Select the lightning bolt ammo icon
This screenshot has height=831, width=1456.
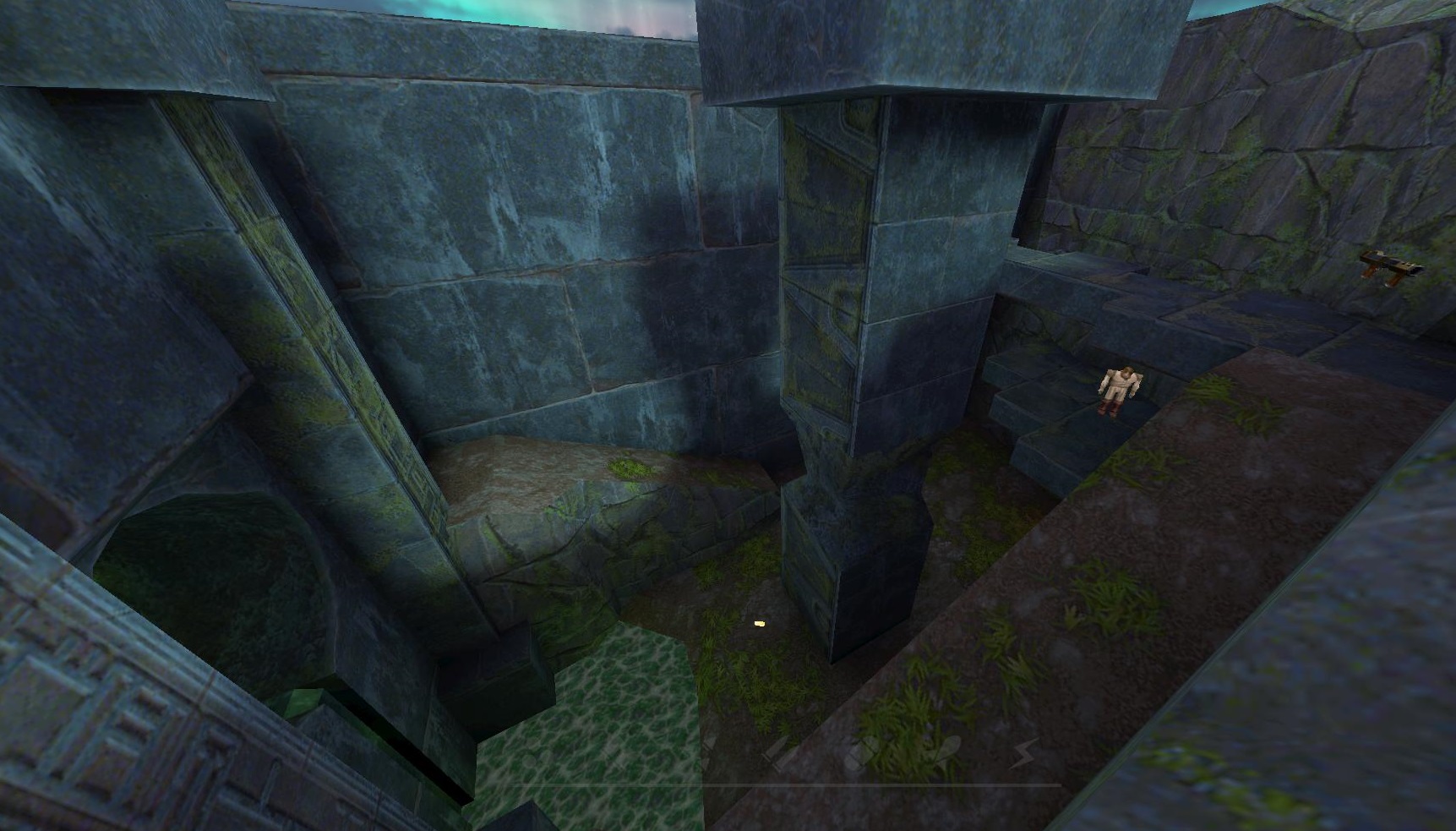[1024, 752]
